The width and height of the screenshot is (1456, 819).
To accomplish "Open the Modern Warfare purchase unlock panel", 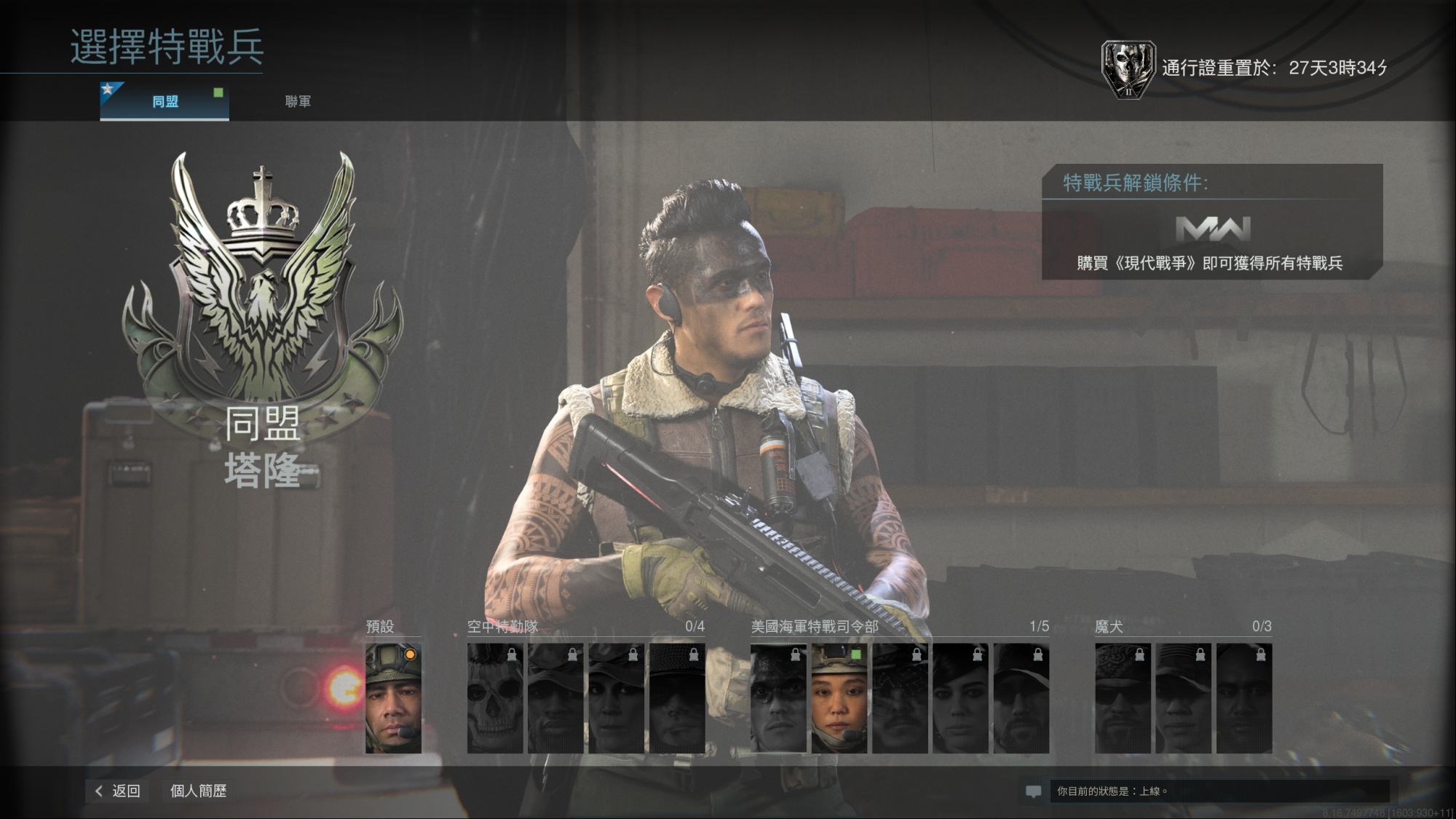I will 1211,240.
